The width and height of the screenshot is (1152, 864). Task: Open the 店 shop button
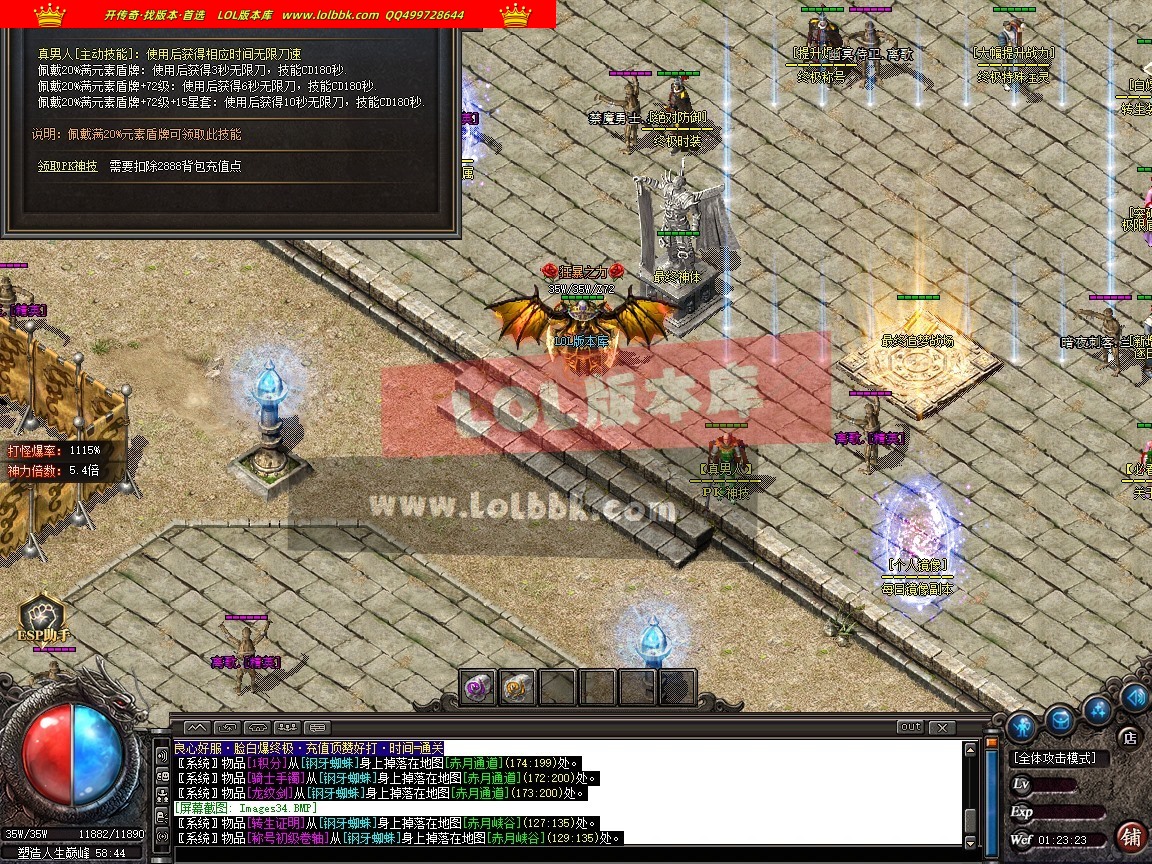(x=1129, y=738)
